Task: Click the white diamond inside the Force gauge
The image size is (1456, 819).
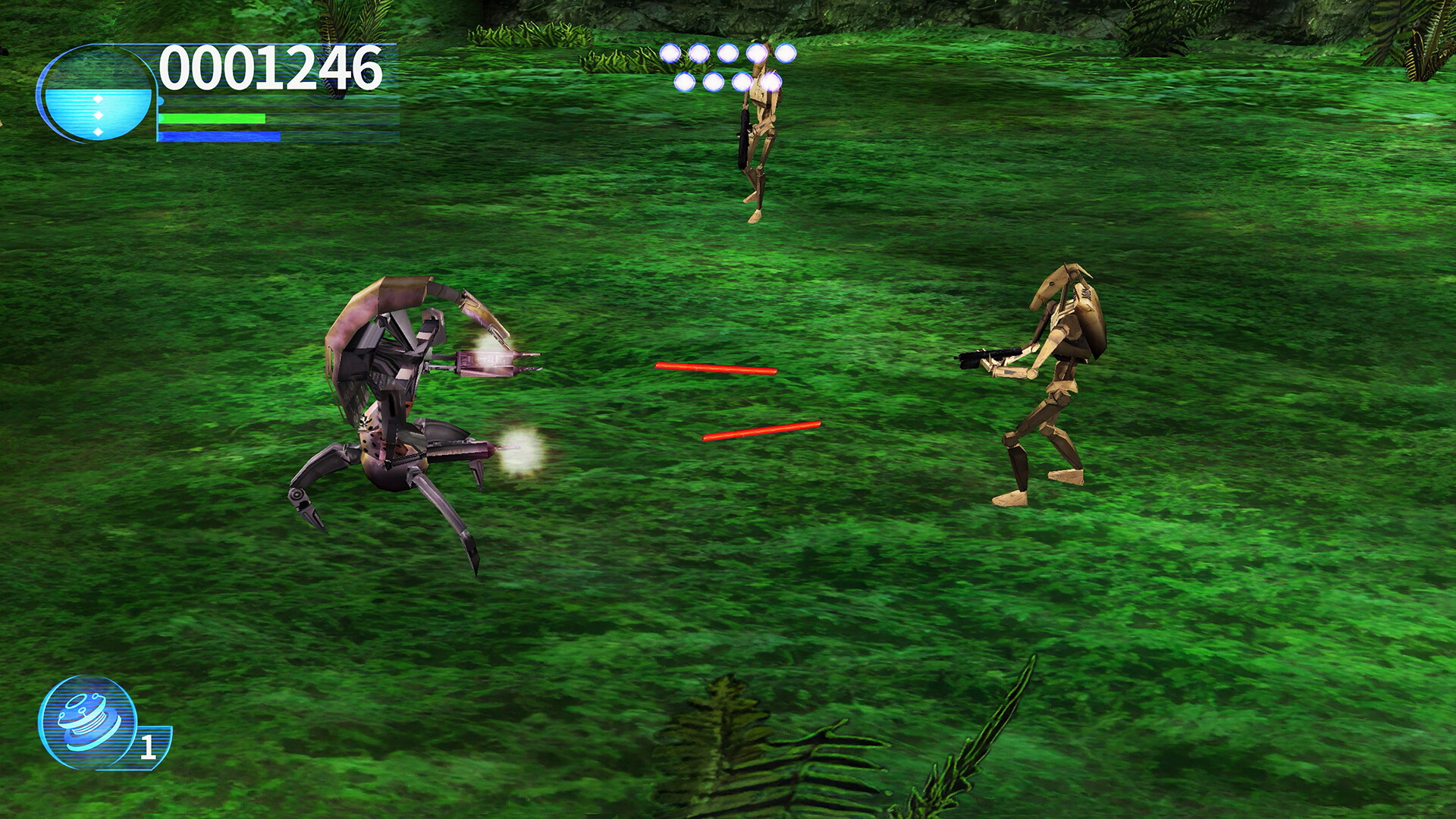Action: point(99,97)
